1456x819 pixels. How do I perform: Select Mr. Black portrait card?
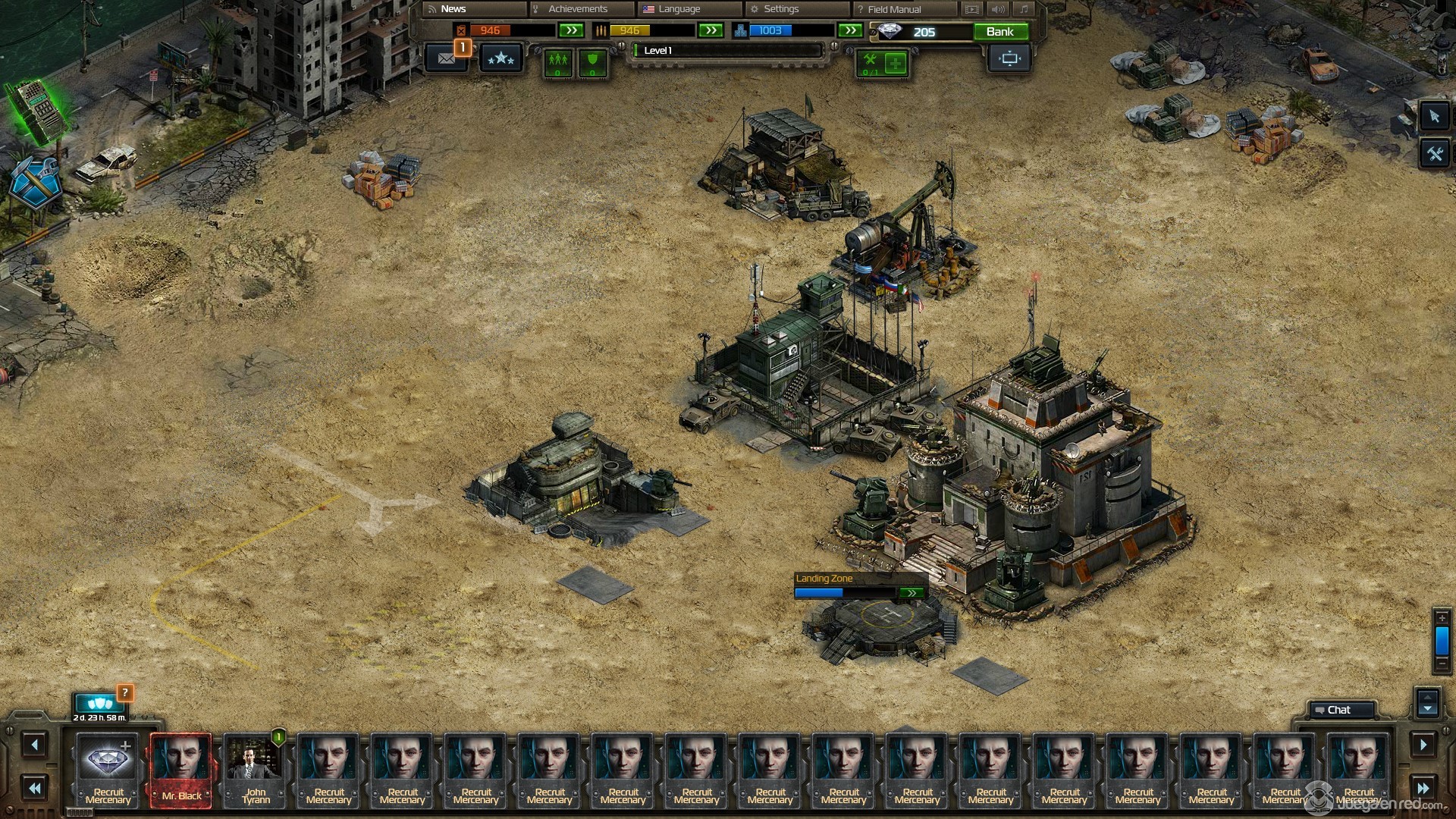click(x=181, y=769)
